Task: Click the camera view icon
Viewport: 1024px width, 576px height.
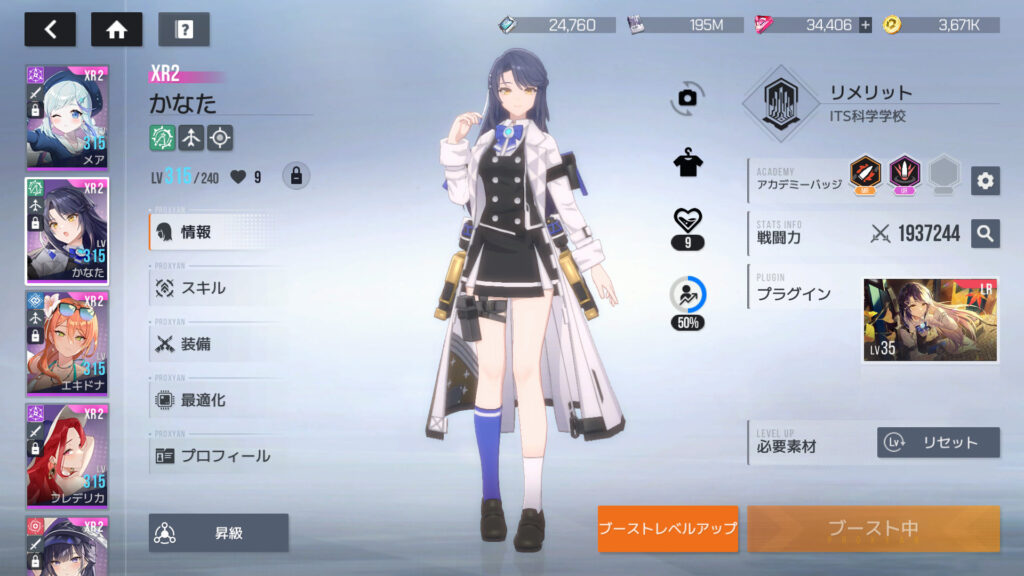Action: [687, 97]
